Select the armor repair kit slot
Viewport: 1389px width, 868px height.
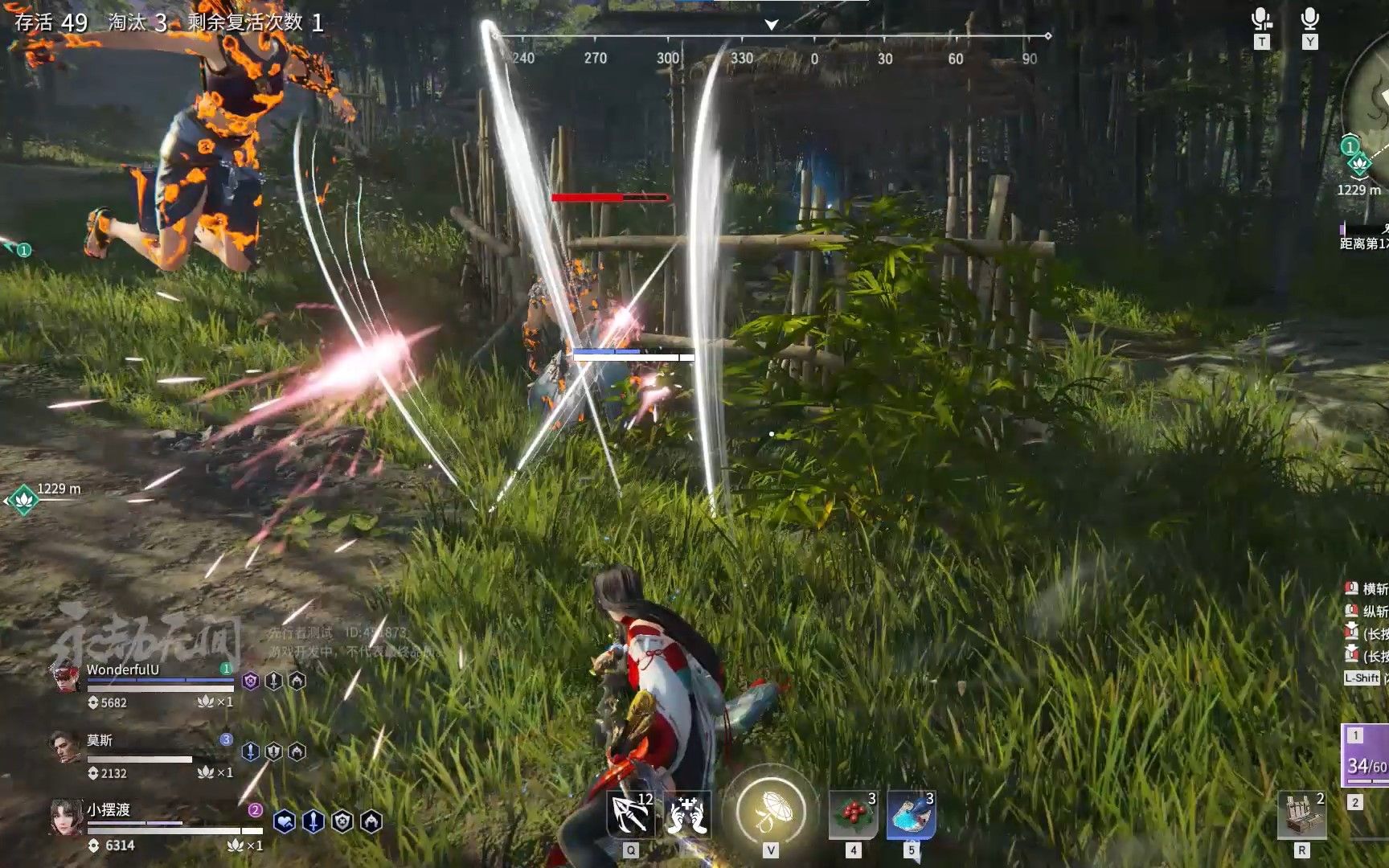click(x=1301, y=815)
